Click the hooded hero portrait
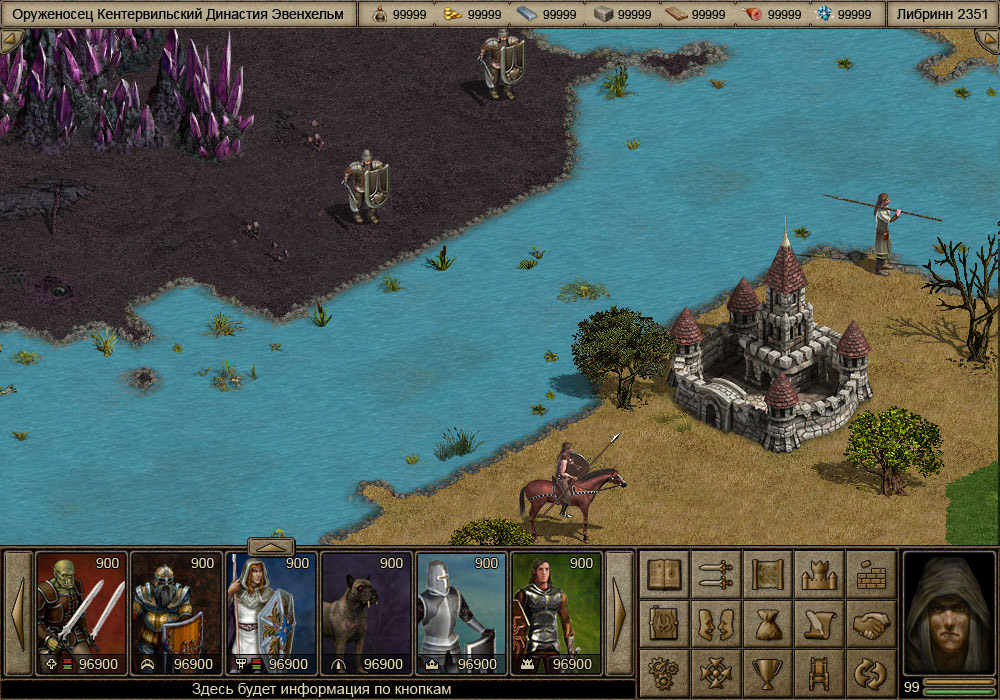 tap(949, 613)
